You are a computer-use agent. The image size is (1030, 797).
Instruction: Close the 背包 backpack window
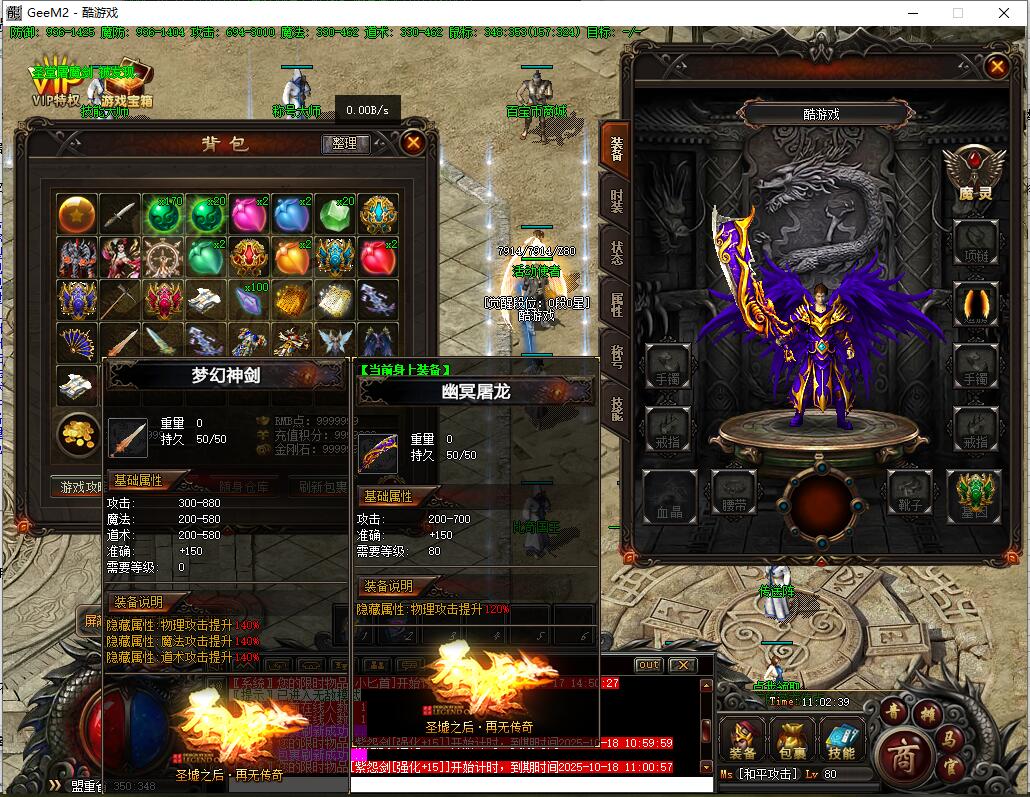413,143
